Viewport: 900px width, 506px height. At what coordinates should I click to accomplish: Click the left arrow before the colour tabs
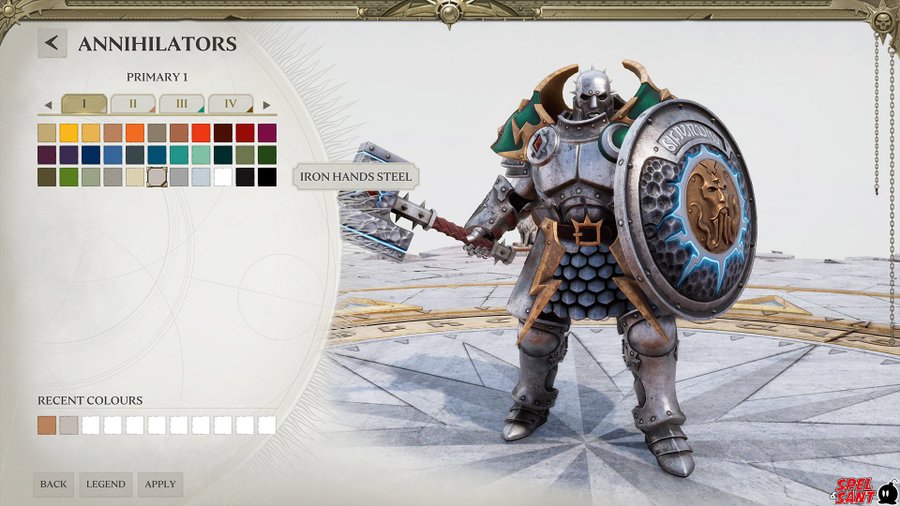coord(47,105)
